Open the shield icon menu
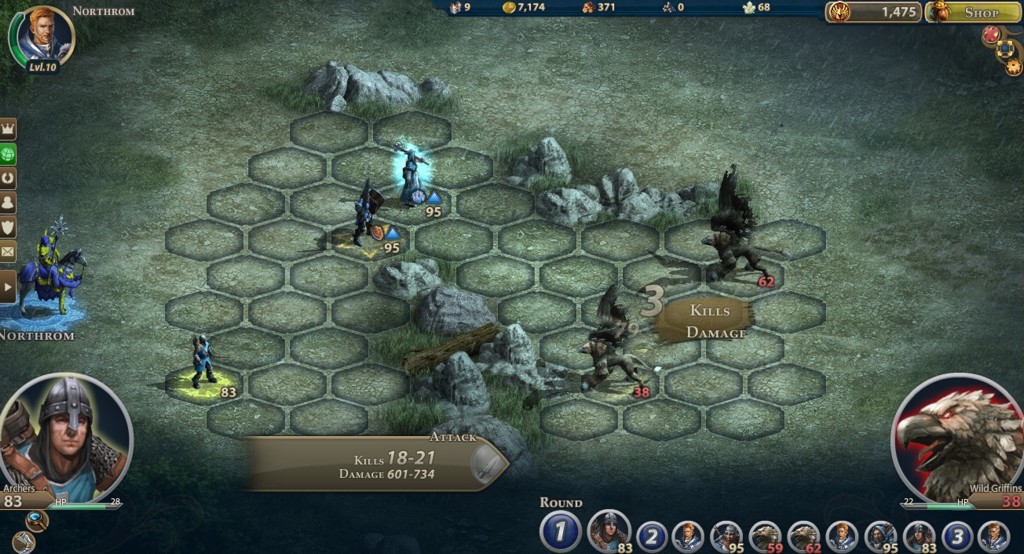 [x=9, y=227]
